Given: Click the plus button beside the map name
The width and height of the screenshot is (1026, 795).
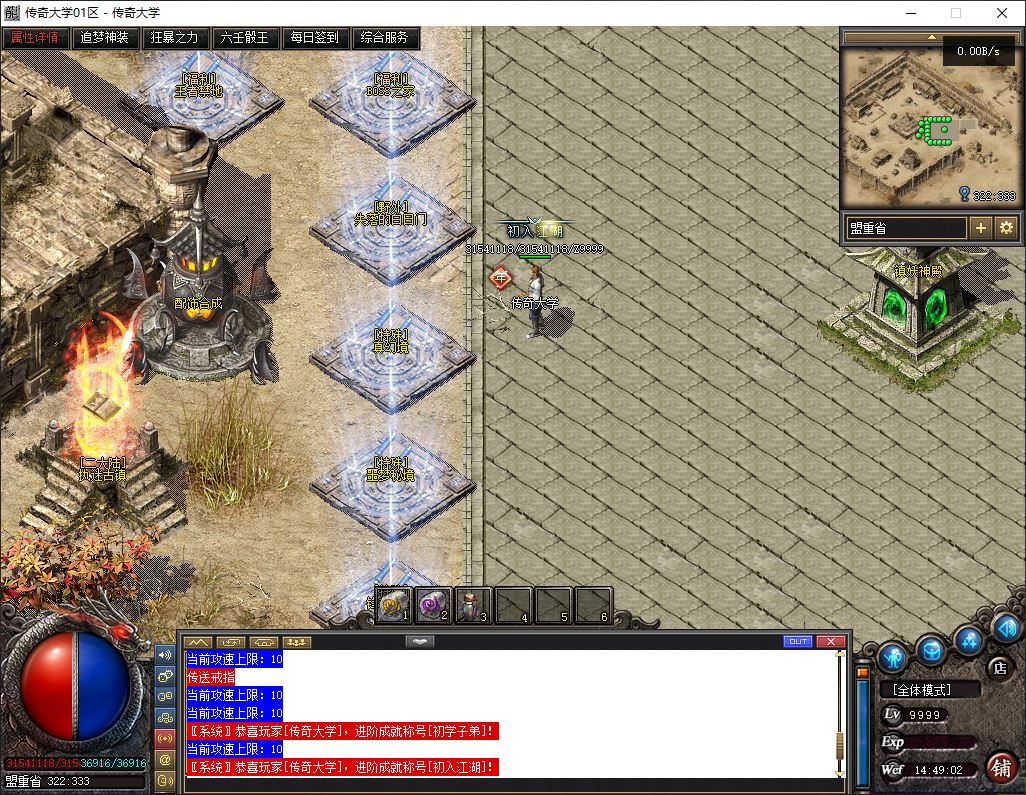Looking at the screenshot, I should tap(981, 228).
